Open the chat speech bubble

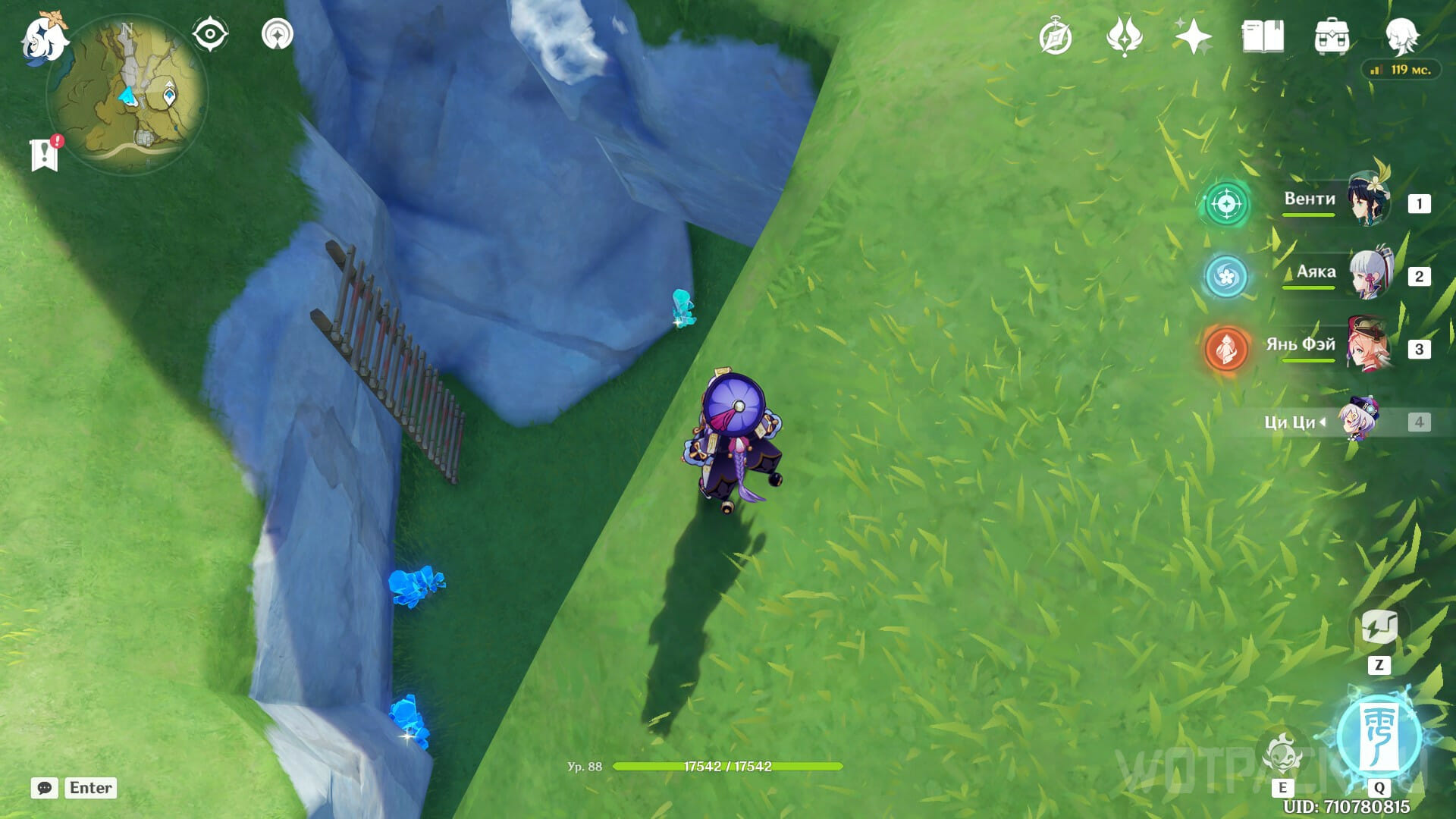click(x=45, y=788)
